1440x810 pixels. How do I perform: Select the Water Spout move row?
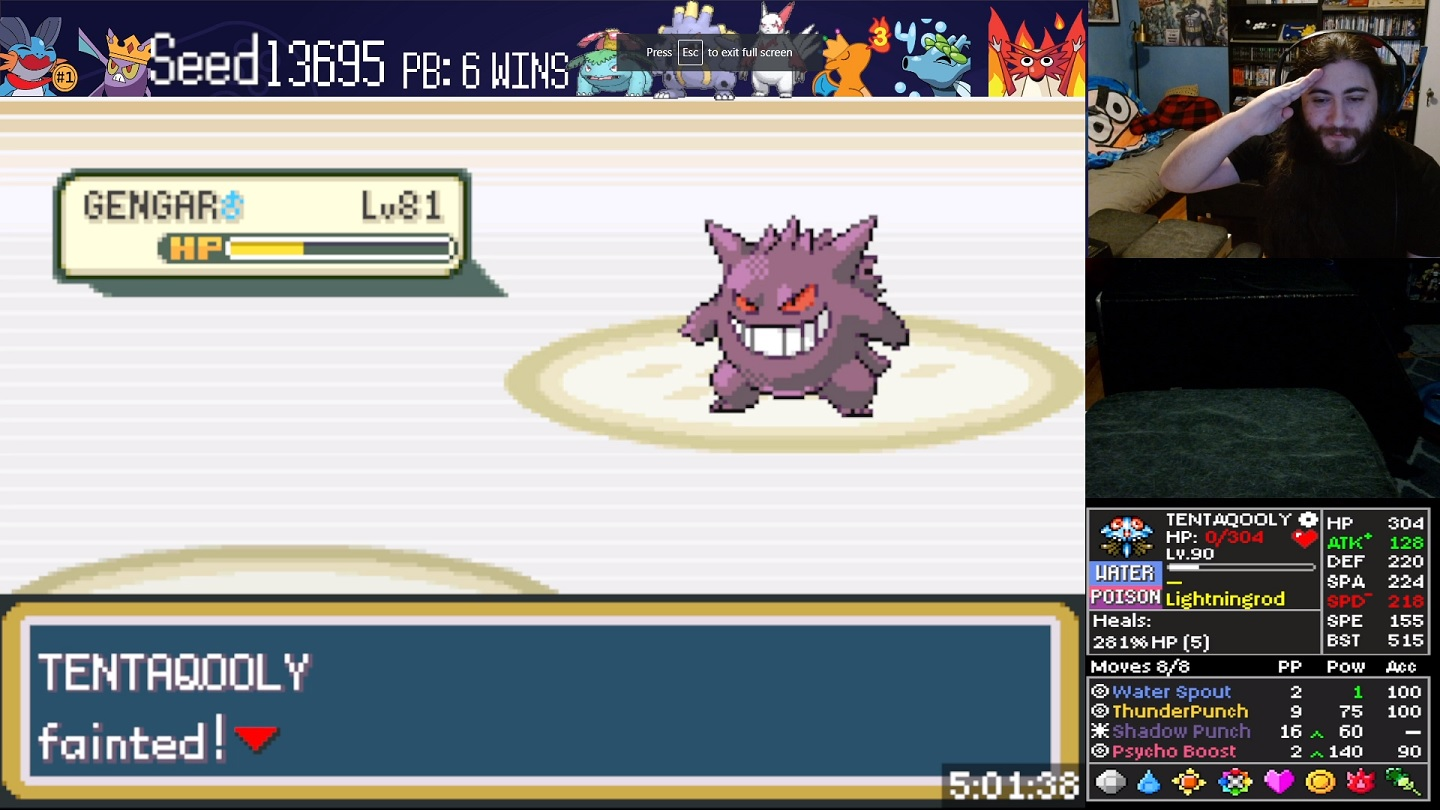click(x=1171, y=692)
